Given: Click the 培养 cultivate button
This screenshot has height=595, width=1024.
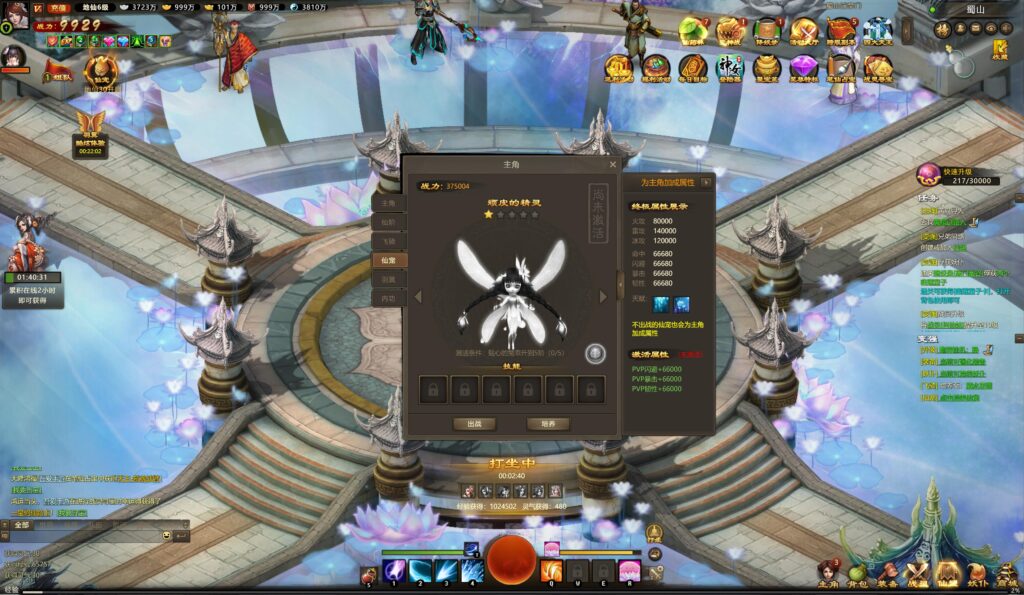Looking at the screenshot, I should click(x=547, y=424).
